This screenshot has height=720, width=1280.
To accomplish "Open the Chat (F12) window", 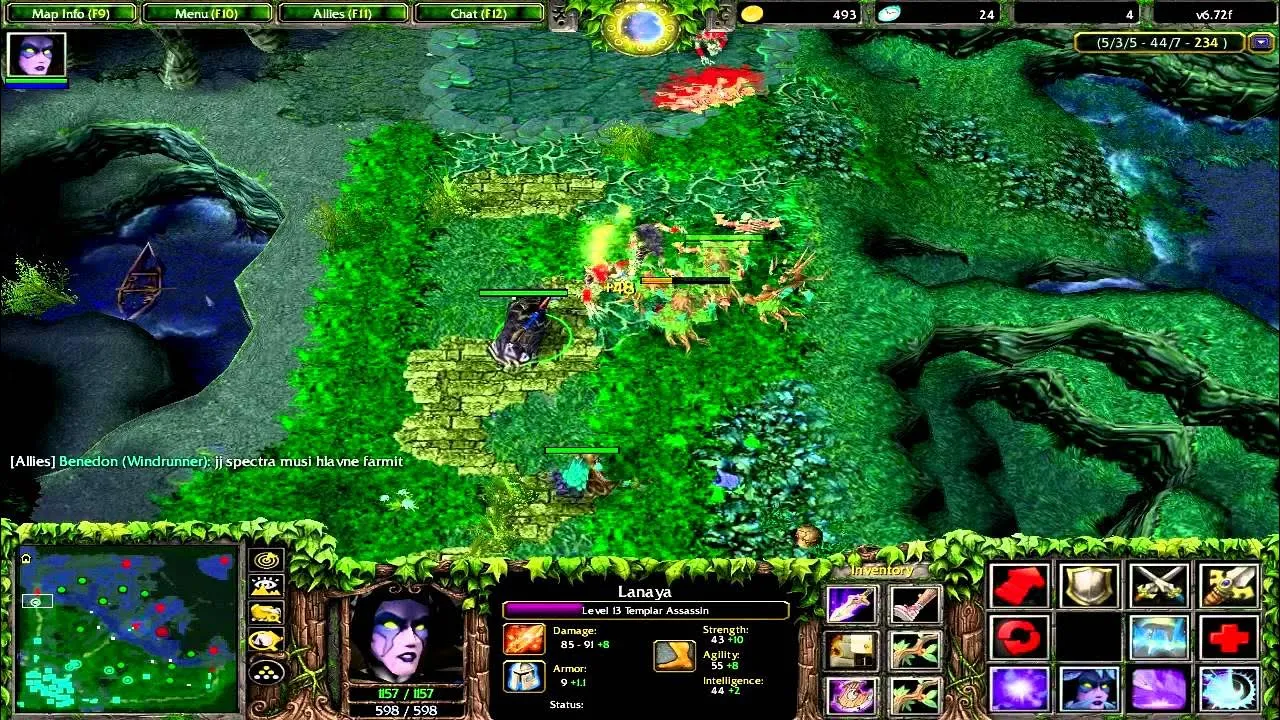I will [x=480, y=13].
